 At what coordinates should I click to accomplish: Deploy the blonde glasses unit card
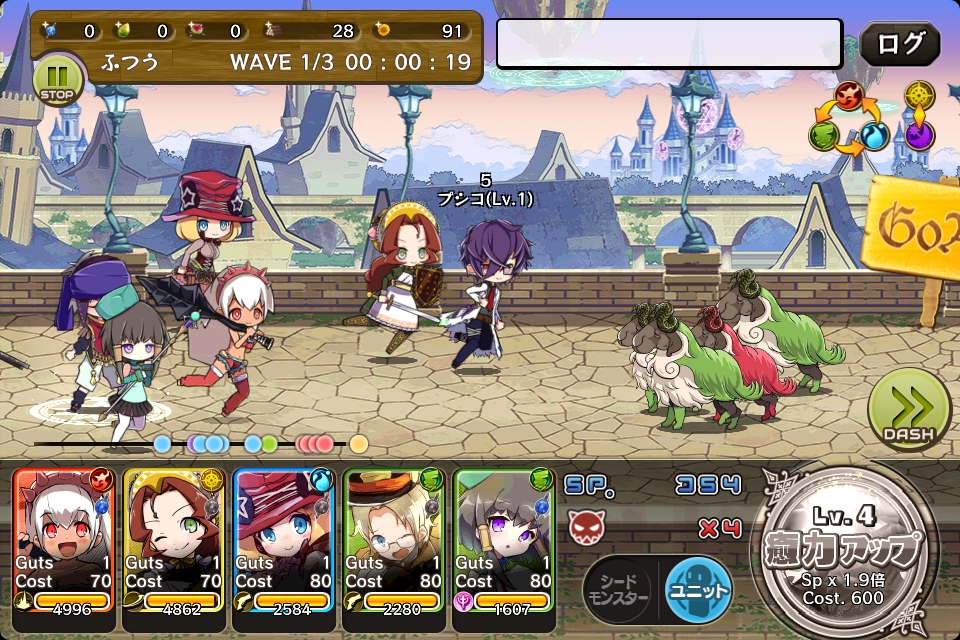[394, 540]
